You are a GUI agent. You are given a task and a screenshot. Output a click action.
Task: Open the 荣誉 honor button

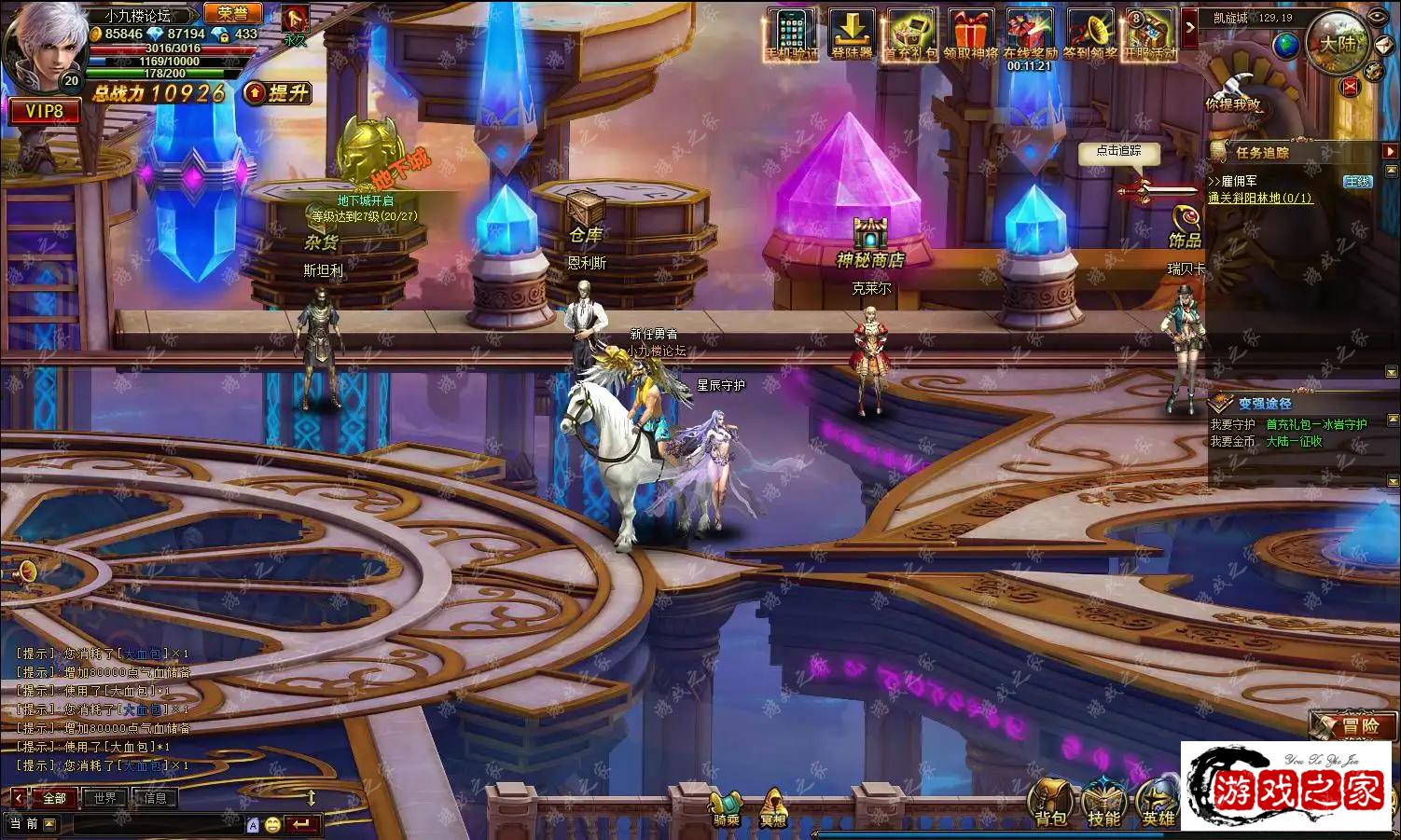click(x=232, y=13)
